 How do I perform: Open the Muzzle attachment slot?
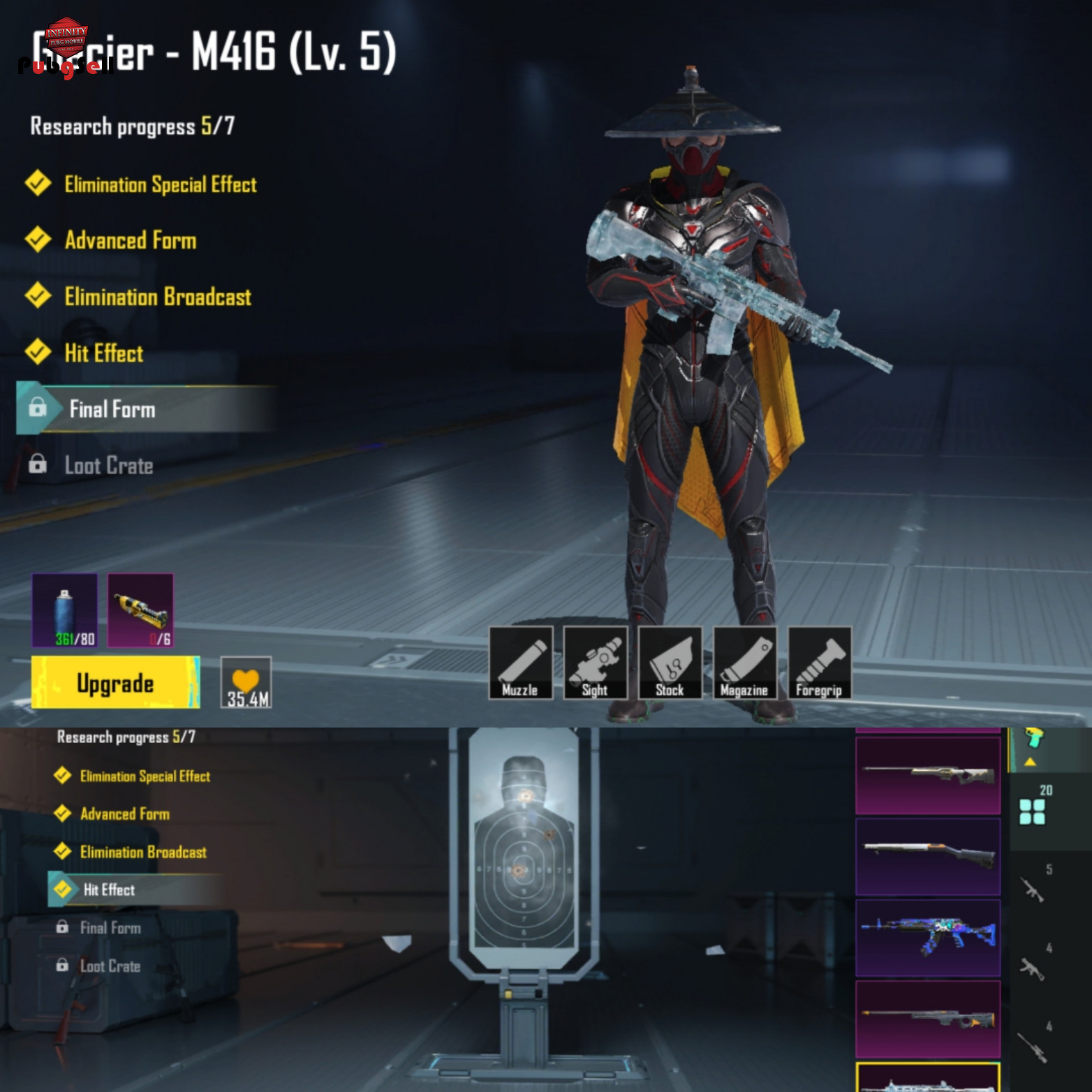click(521, 663)
